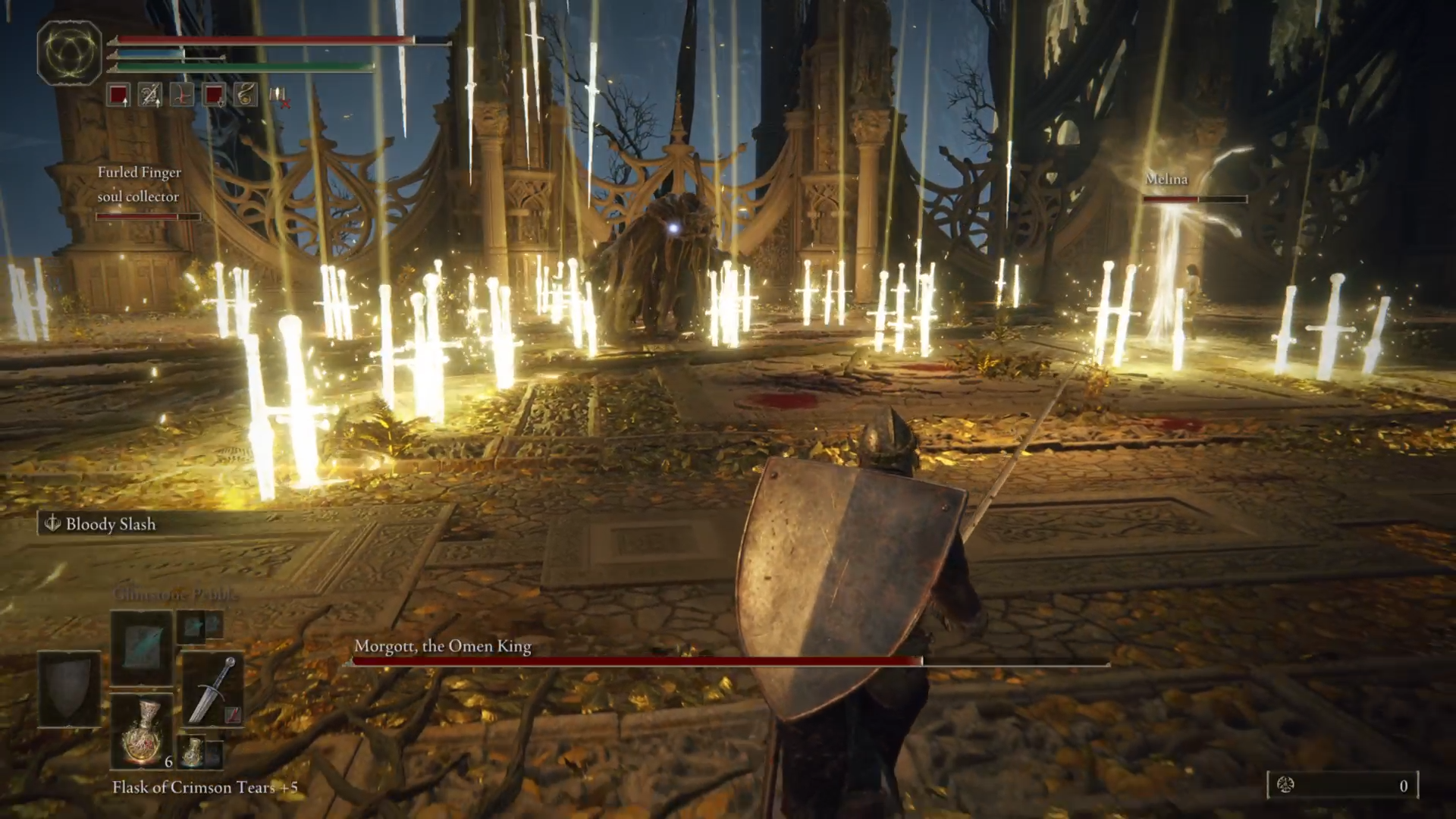The width and height of the screenshot is (1456, 819).
Task: Click the golden swirl status effect icon
Action: 245,95
